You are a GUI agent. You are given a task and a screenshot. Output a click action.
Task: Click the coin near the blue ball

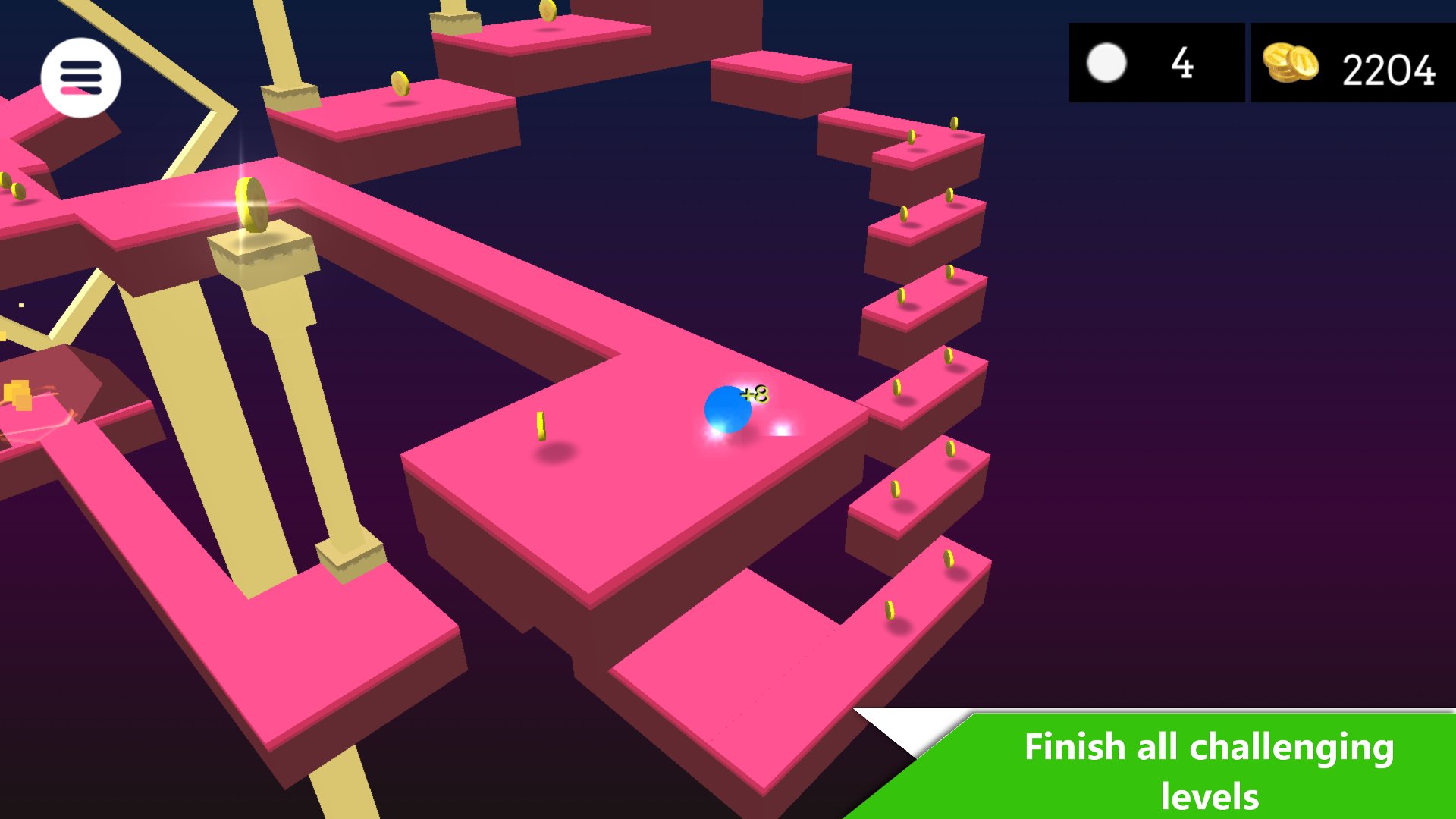coord(541,427)
